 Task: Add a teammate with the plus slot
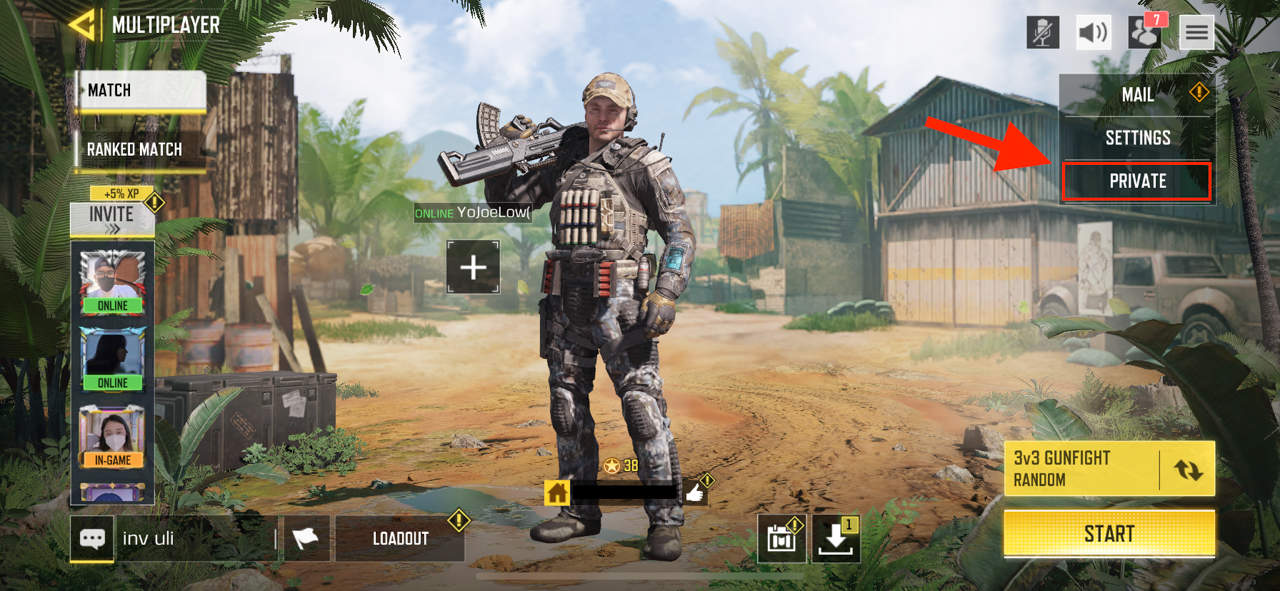pyautogui.click(x=473, y=267)
